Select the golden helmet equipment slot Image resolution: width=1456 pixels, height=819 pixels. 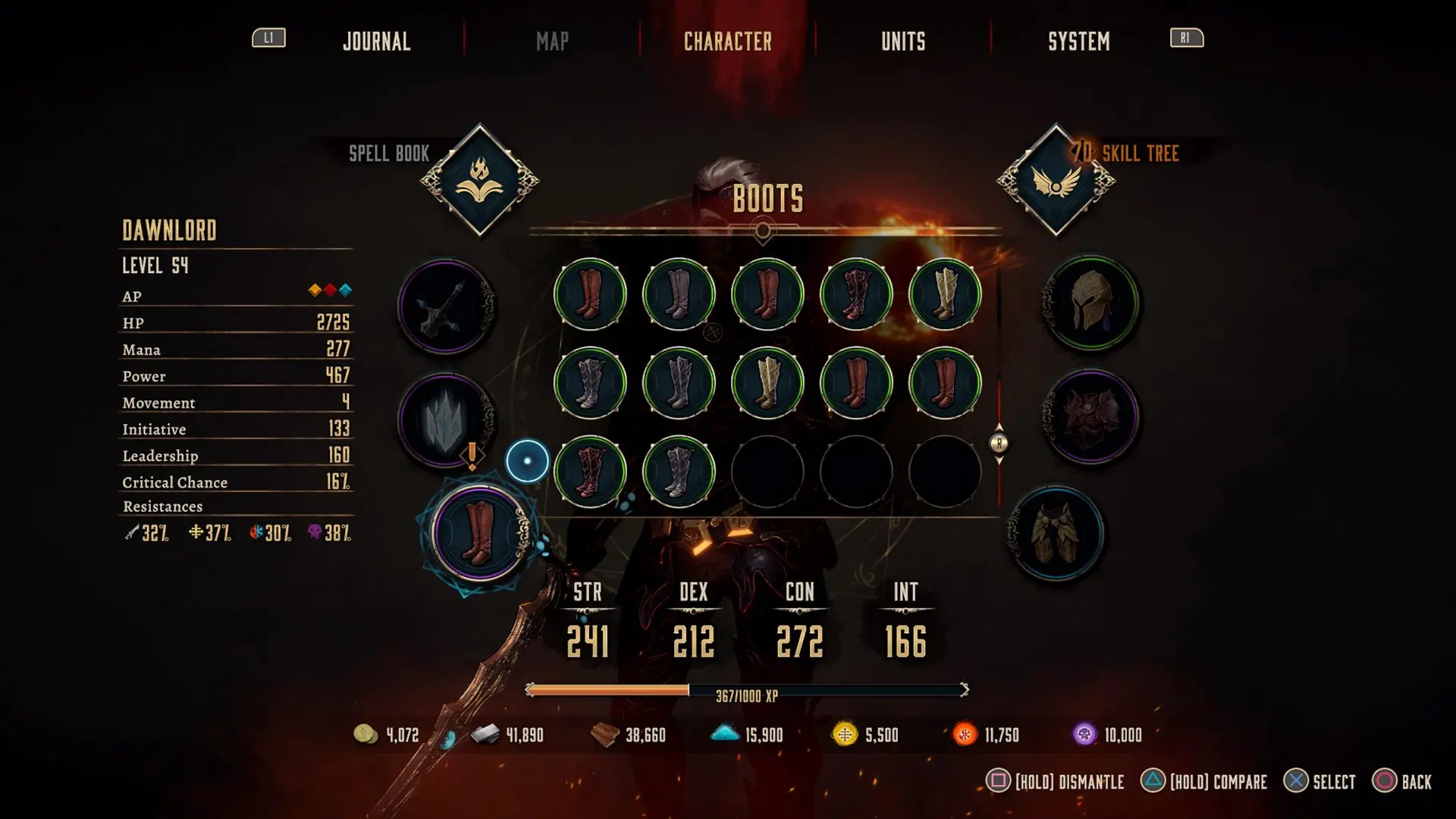point(1090,303)
